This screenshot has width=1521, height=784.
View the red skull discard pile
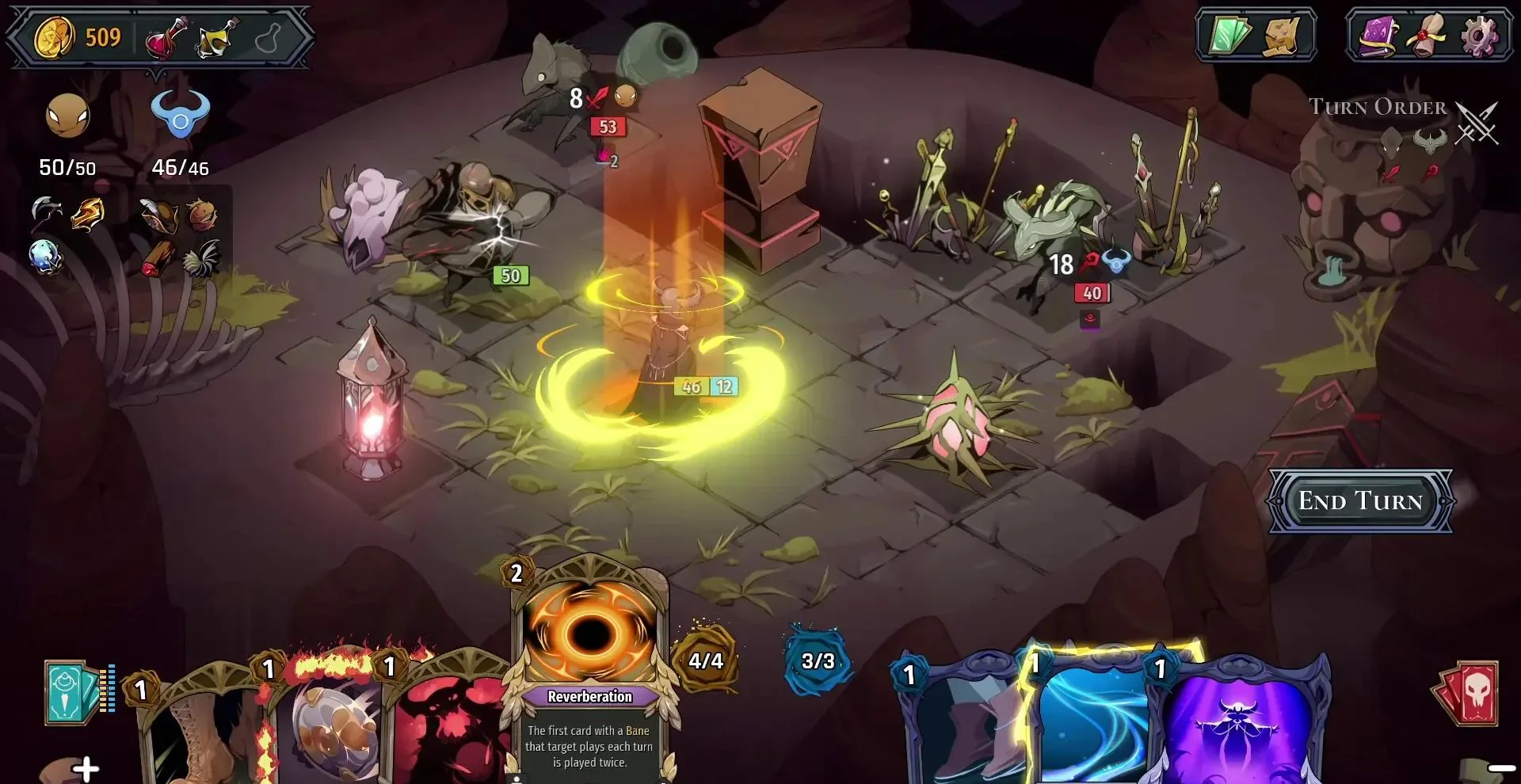tap(1468, 693)
